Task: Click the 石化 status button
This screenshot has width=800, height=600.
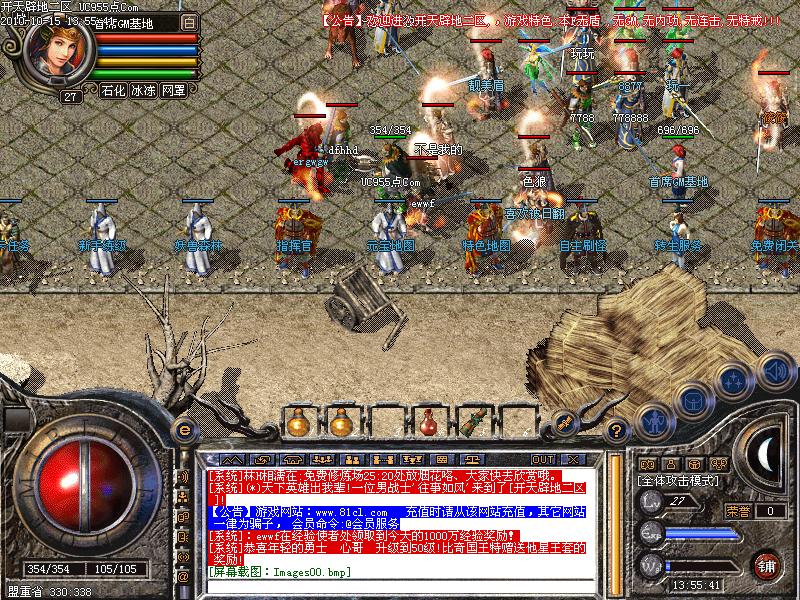Action: click(x=113, y=90)
